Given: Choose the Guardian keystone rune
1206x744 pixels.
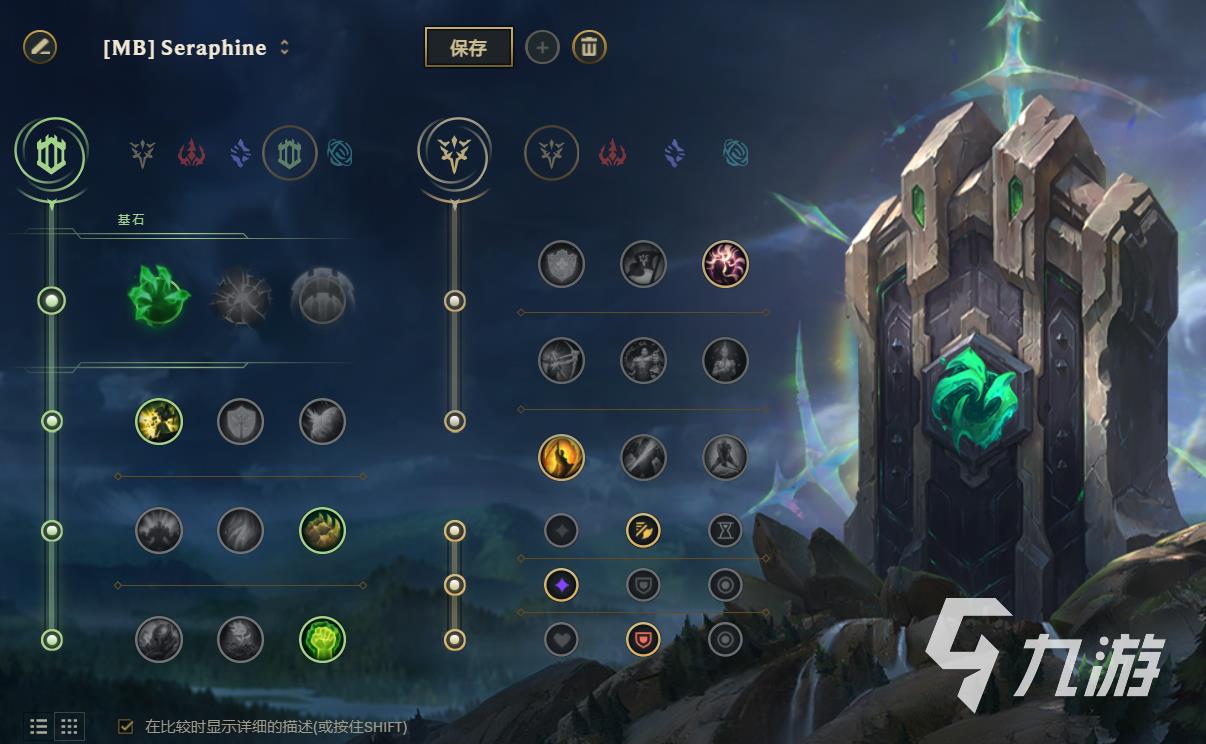Looking at the screenshot, I should pos(322,298).
